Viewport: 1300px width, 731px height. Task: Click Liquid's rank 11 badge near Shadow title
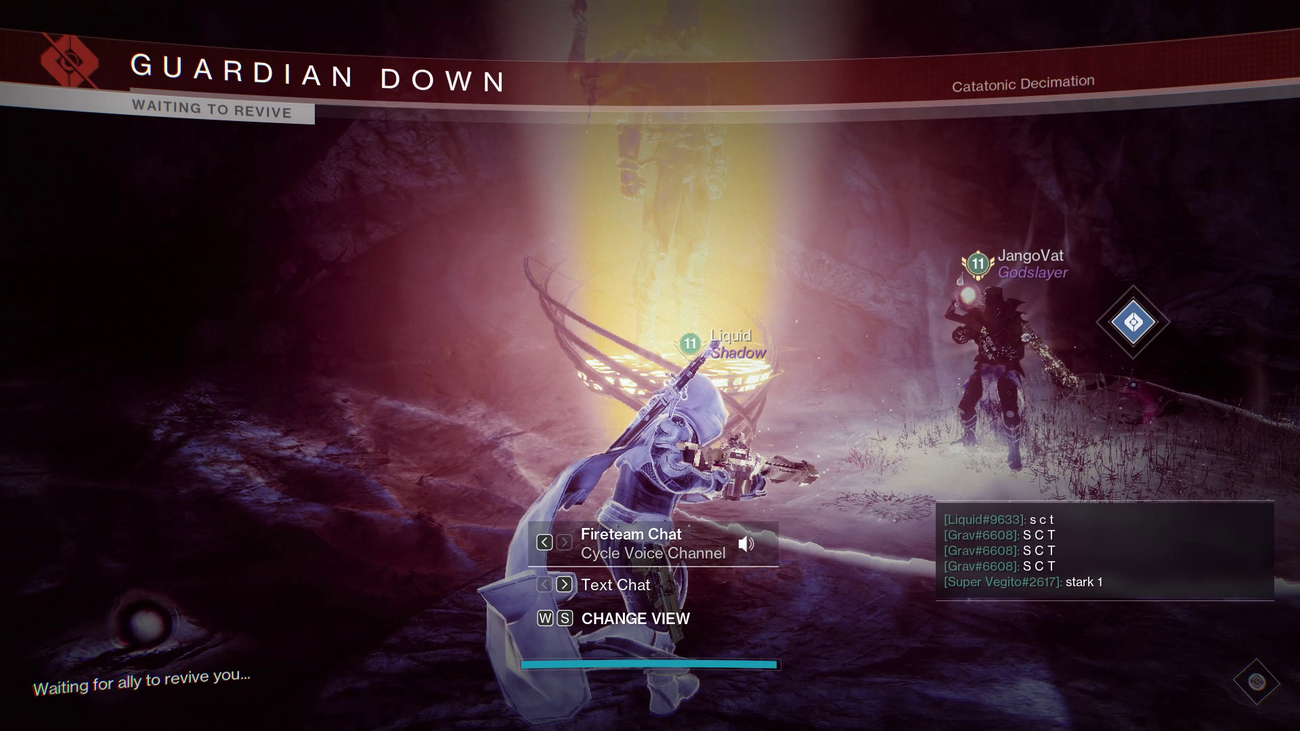pyautogui.click(x=689, y=343)
